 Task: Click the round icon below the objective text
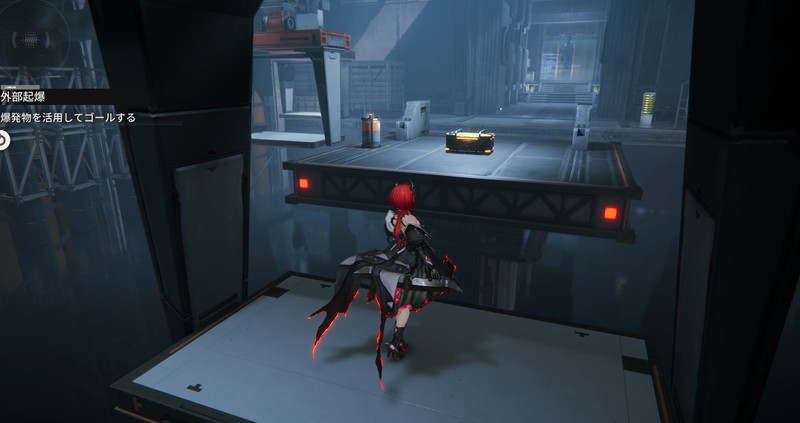4,140
